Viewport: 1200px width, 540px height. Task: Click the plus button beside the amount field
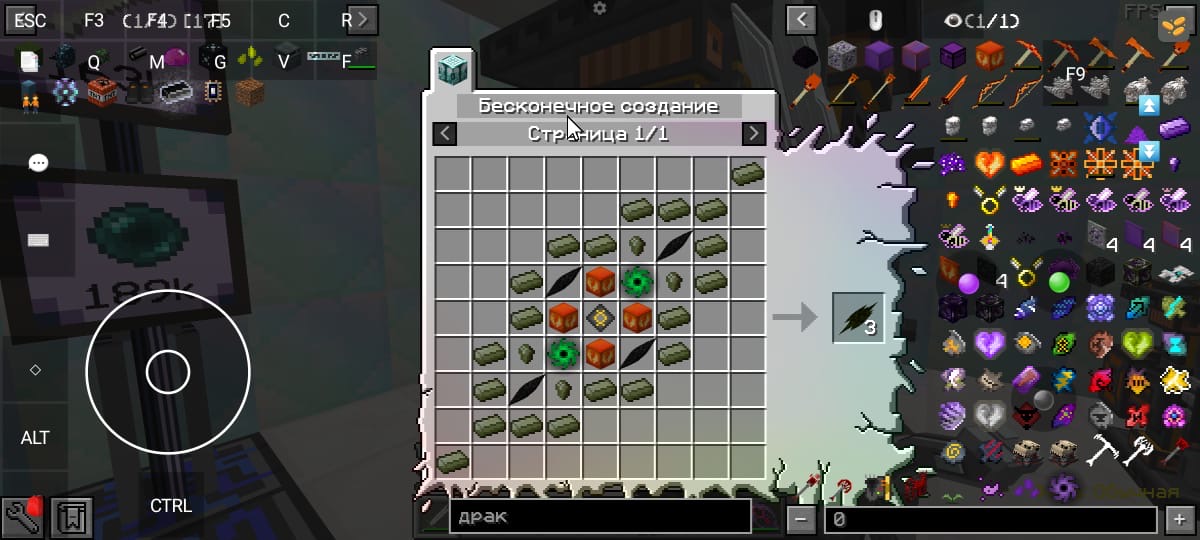[1175, 518]
